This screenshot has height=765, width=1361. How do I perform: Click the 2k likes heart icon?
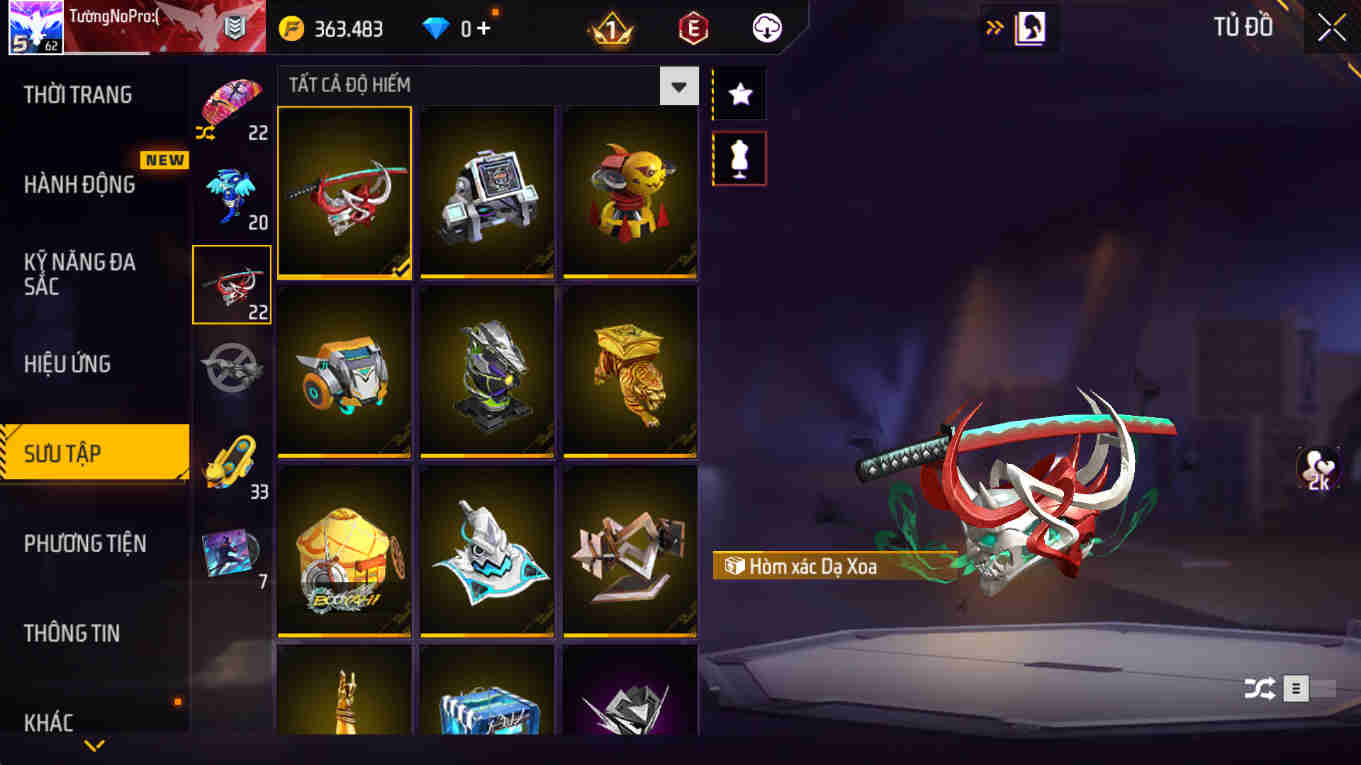tap(1317, 467)
